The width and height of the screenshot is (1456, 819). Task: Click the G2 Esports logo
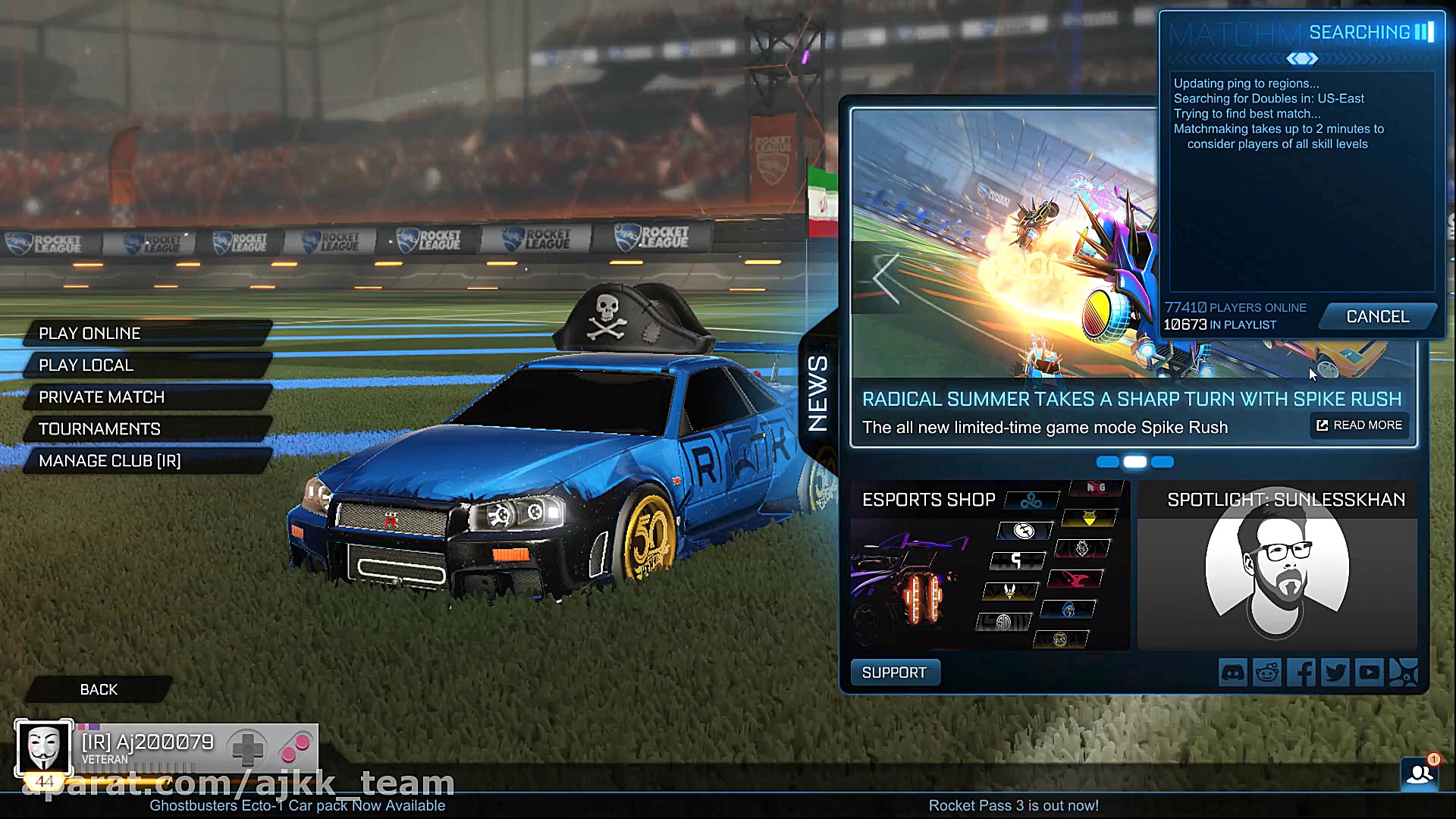pyautogui.click(x=1081, y=548)
